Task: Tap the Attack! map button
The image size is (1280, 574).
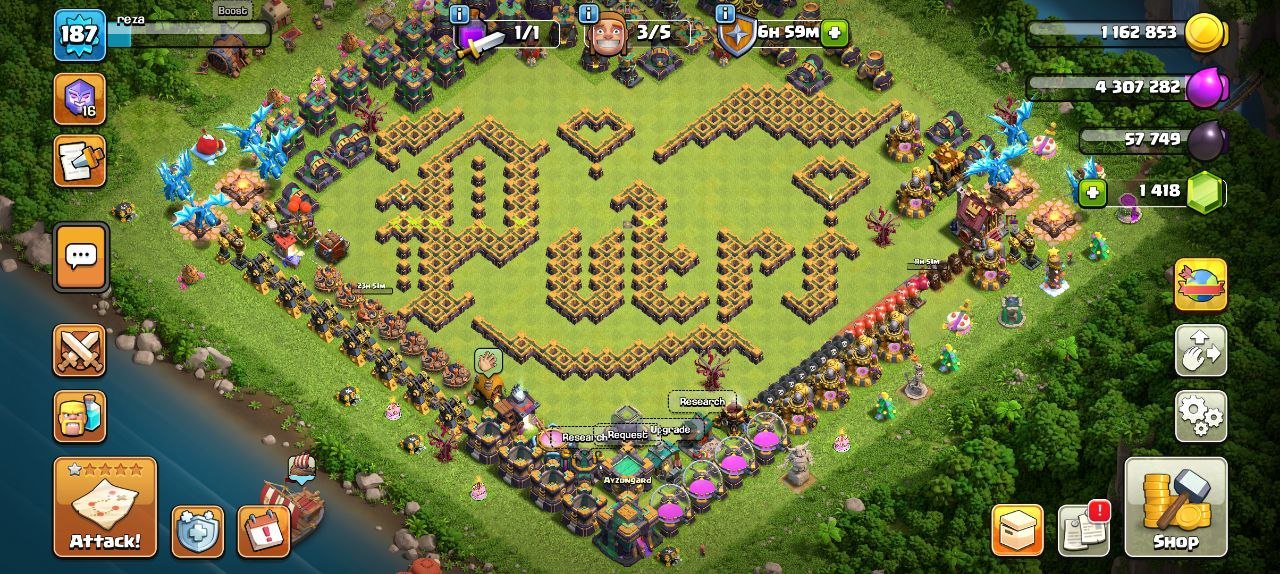Action: (105, 506)
